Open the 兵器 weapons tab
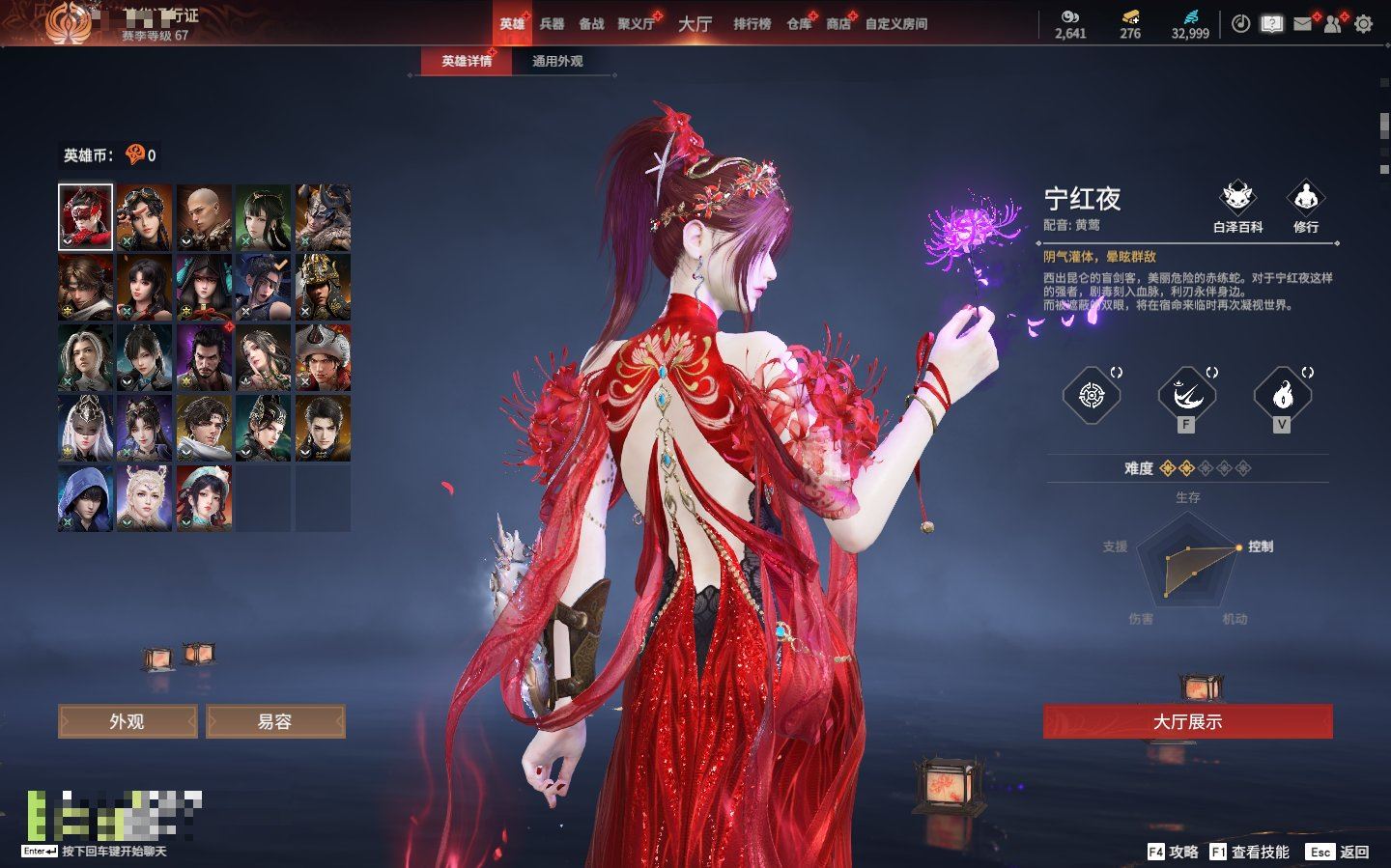 552,23
